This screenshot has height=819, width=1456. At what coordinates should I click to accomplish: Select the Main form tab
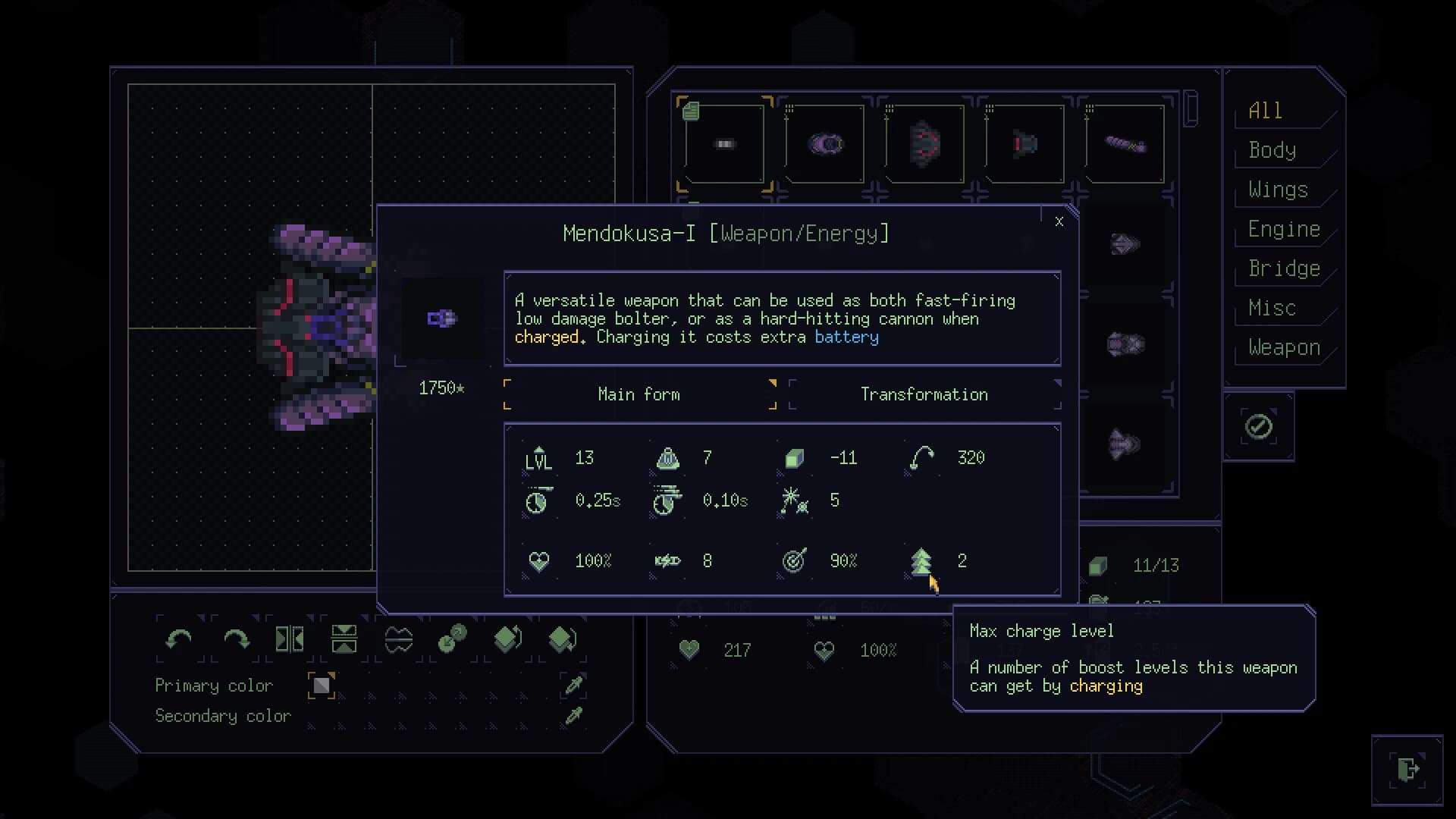[639, 394]
